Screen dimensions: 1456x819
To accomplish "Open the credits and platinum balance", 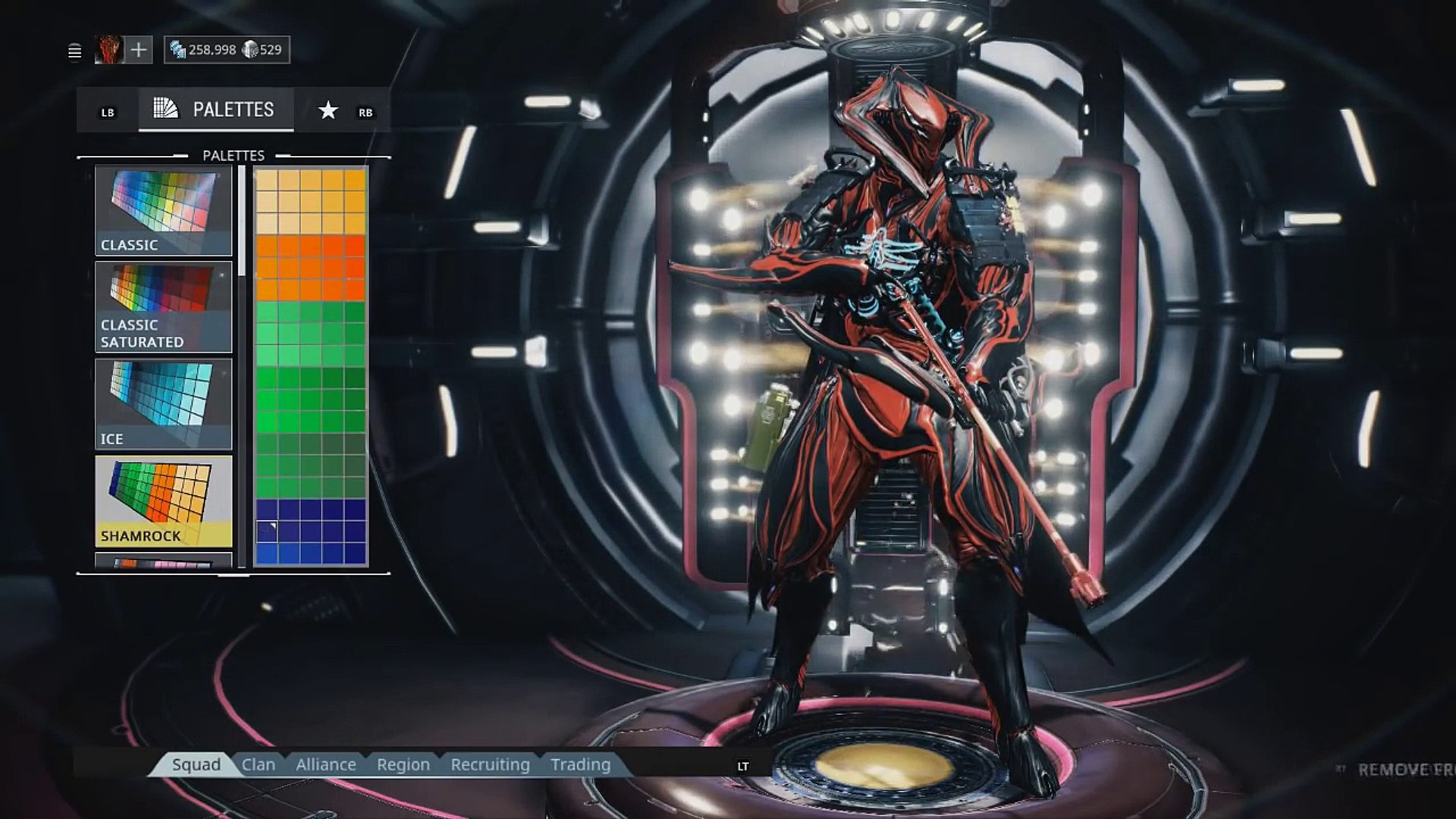I will pyautogui.click(x=227, y=50).
